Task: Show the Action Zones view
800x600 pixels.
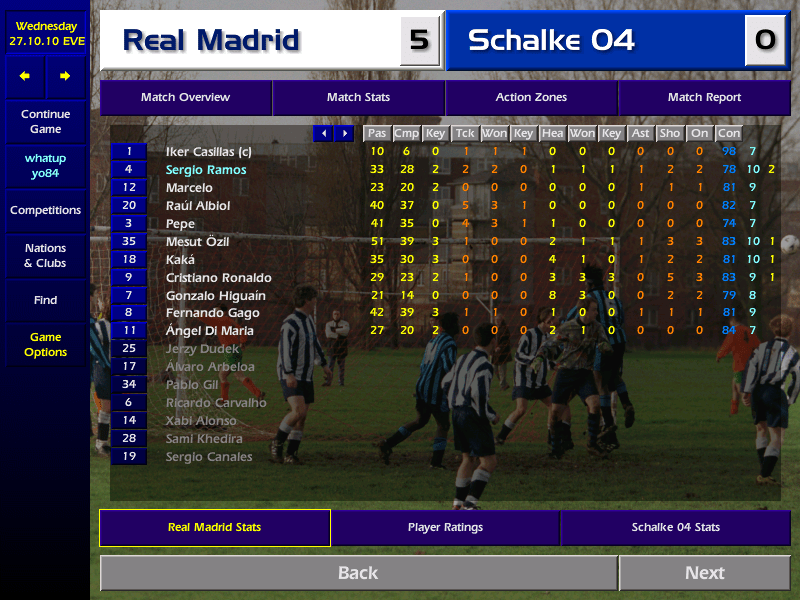Action: tap(531, 98)
